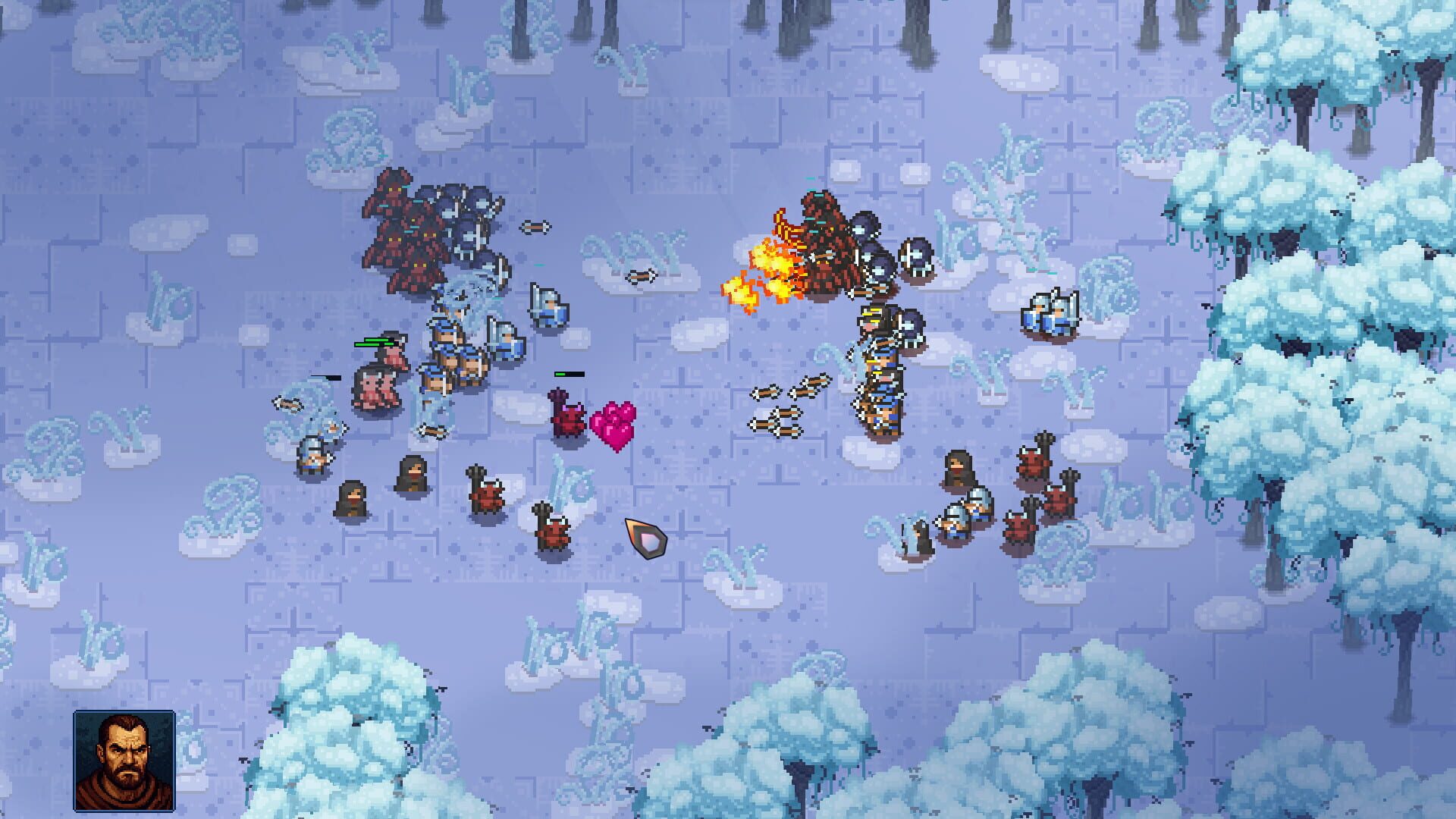Click the bearded hero portrait bottom left
Viewport: 1456px width, 819px height.
click(x=125, y=758)
